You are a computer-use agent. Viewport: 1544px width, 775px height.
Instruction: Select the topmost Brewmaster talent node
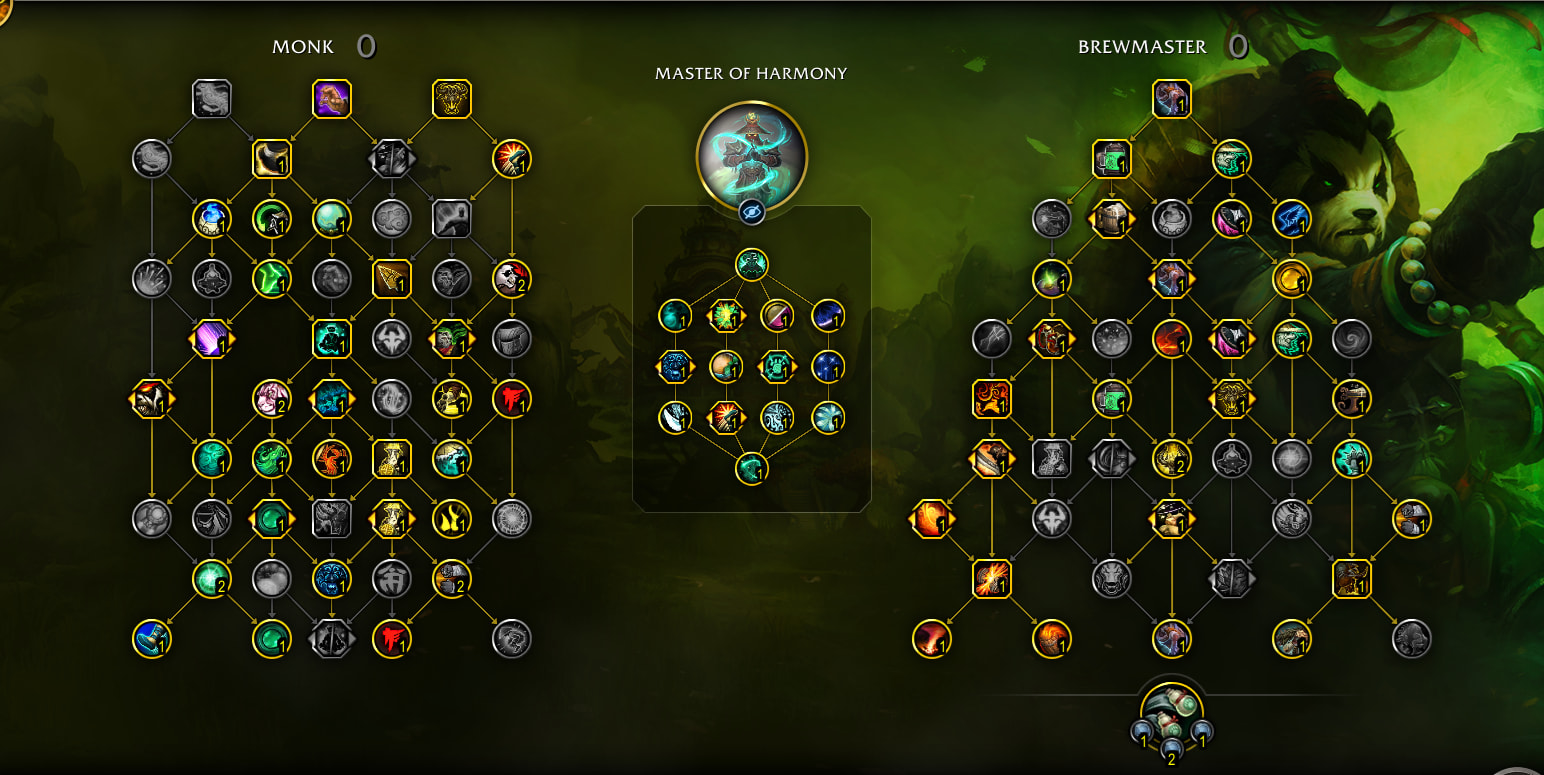click(1171, 99)
